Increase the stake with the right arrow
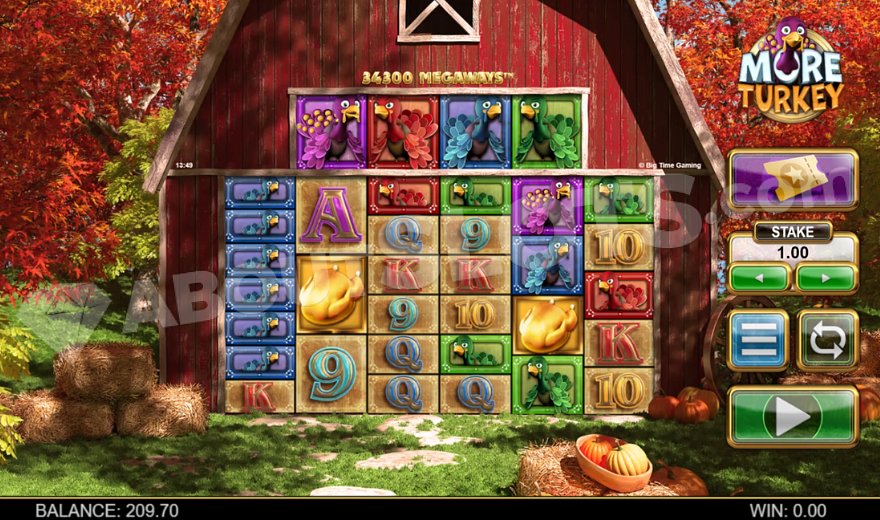 point(826,277)
